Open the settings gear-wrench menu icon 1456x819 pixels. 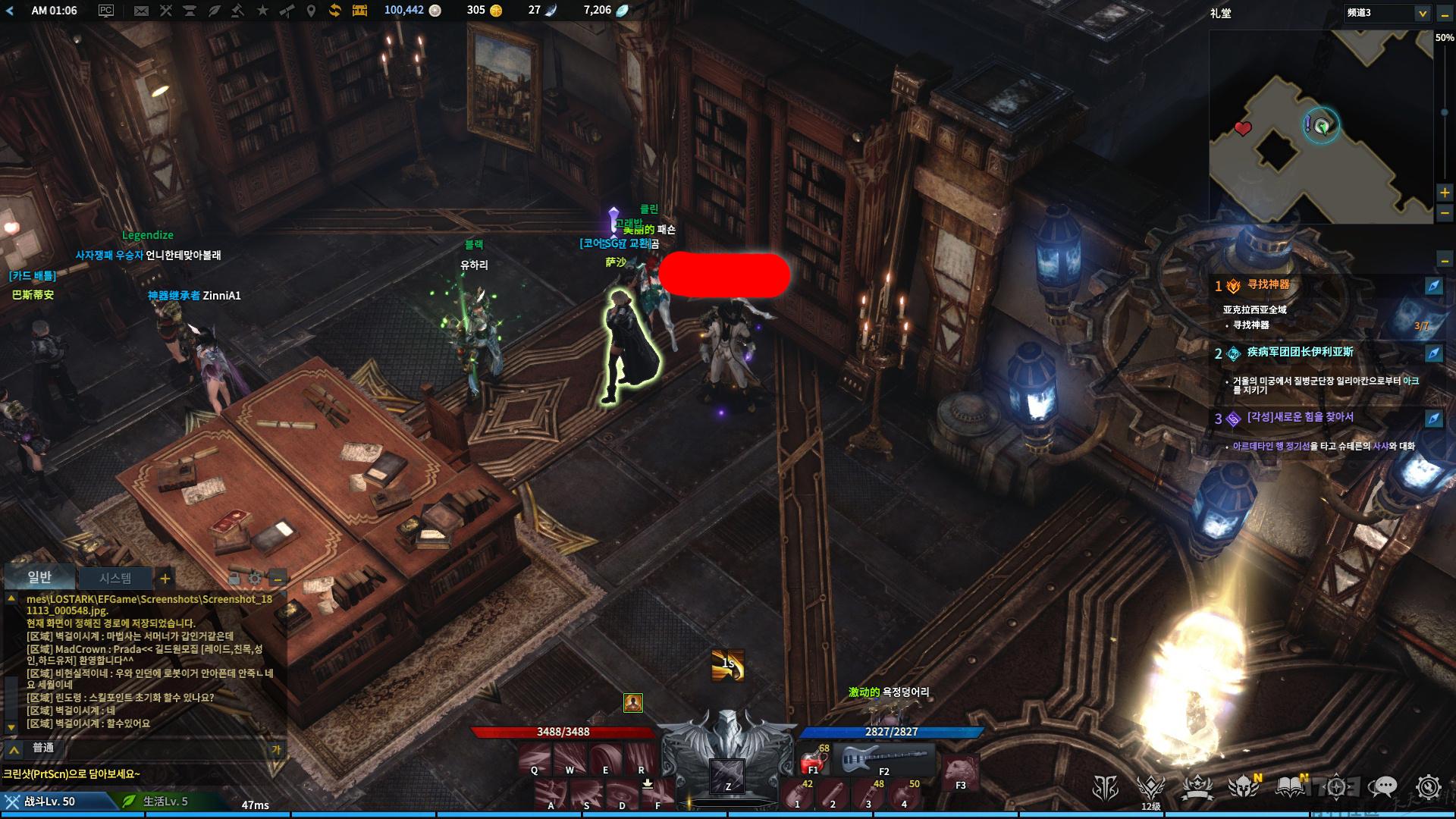[1429, 788]
